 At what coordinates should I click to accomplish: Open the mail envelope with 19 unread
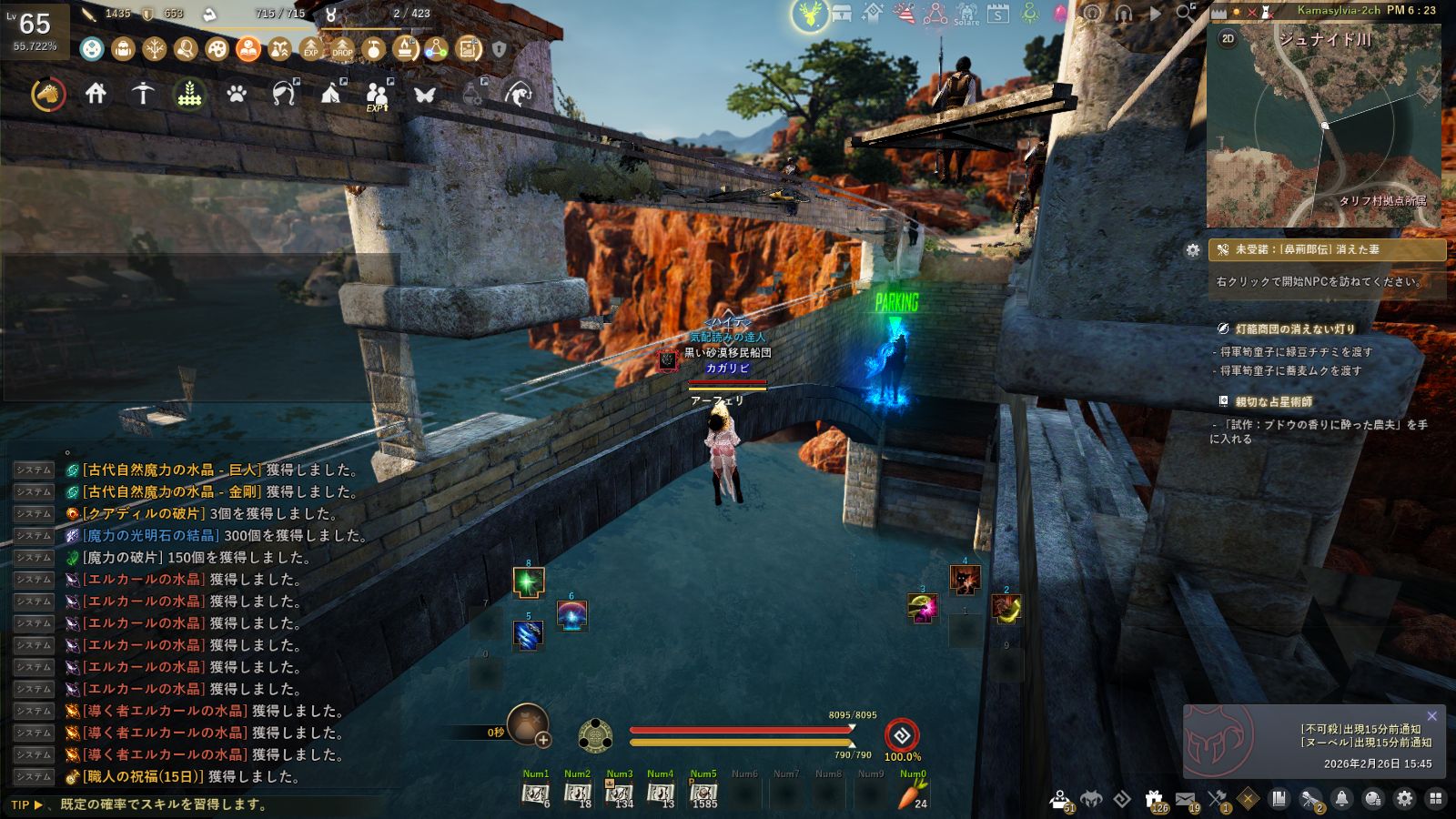click(1185, 799)
